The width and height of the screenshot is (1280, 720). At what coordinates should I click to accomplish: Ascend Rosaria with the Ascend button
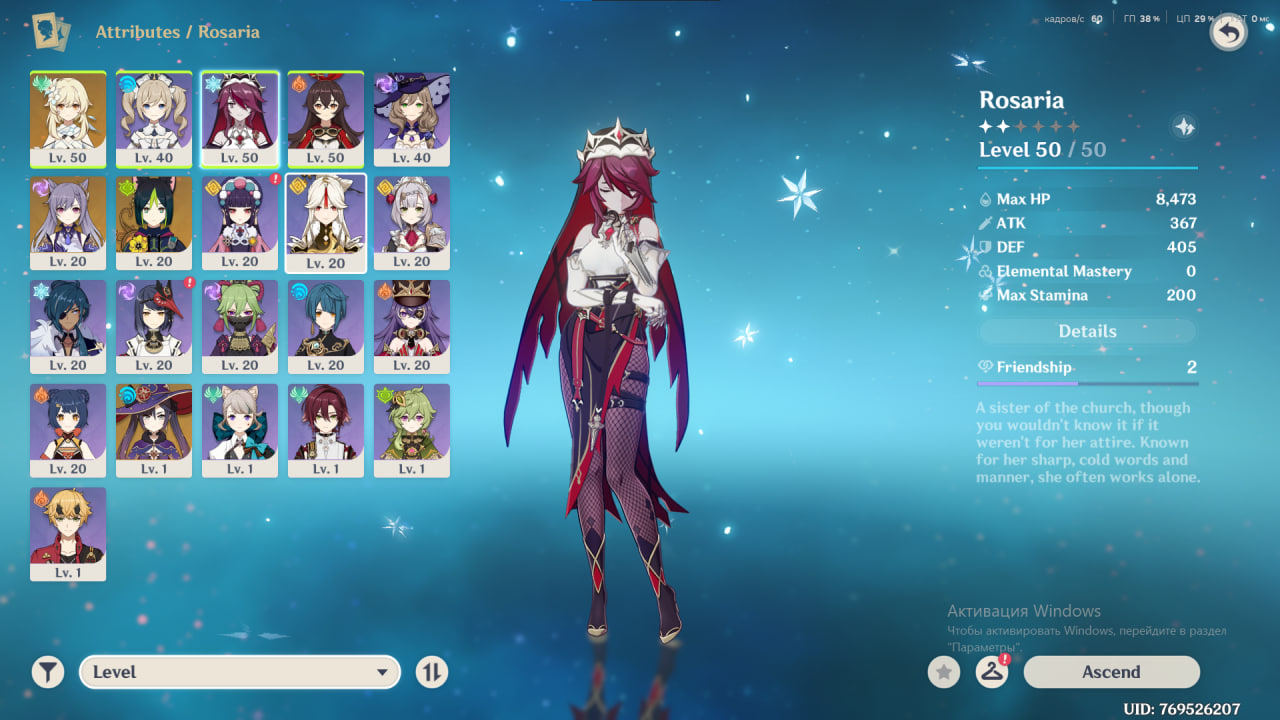[x=1111, y=672]
